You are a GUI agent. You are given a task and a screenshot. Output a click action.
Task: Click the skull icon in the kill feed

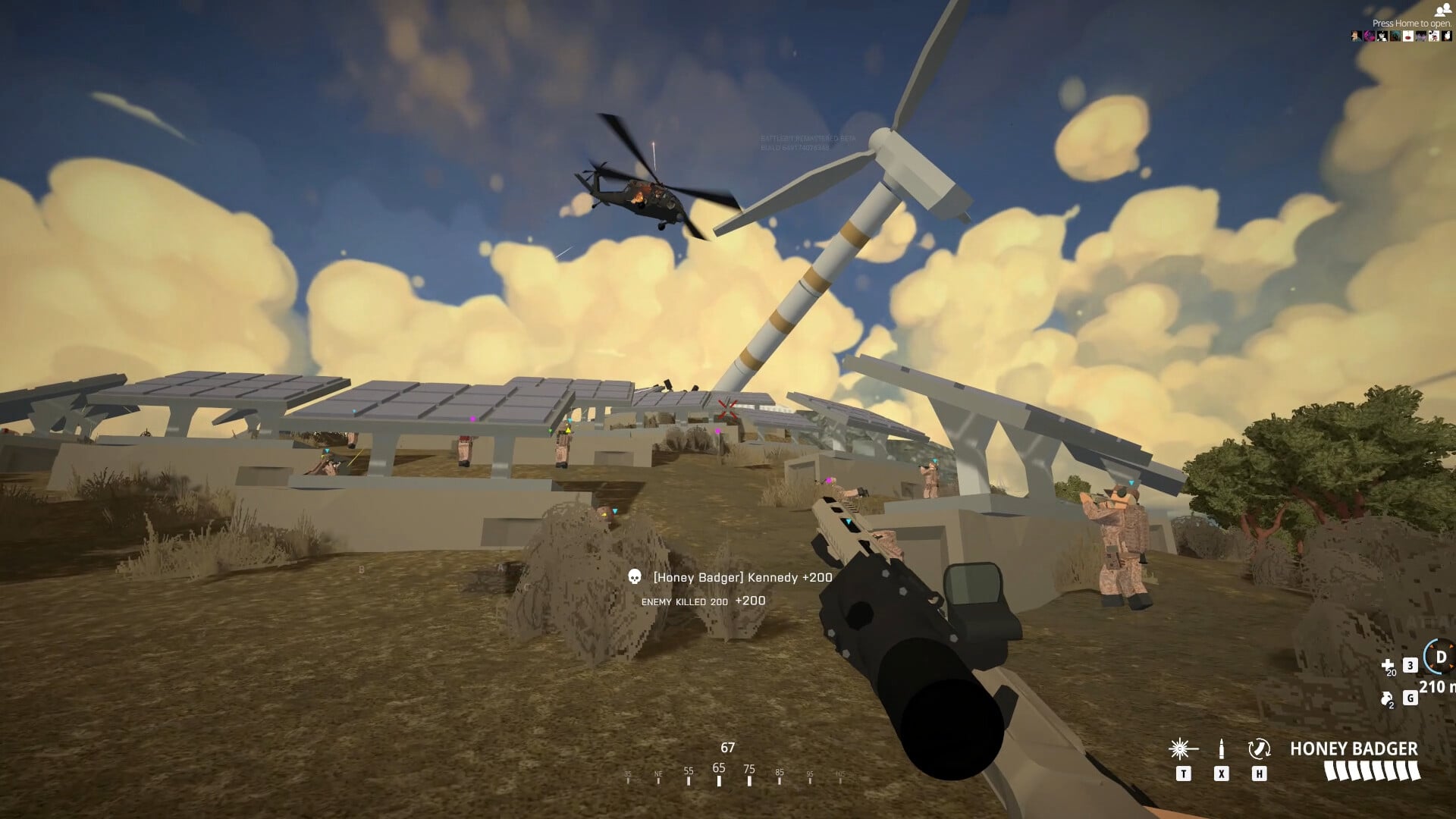[634, 577]
